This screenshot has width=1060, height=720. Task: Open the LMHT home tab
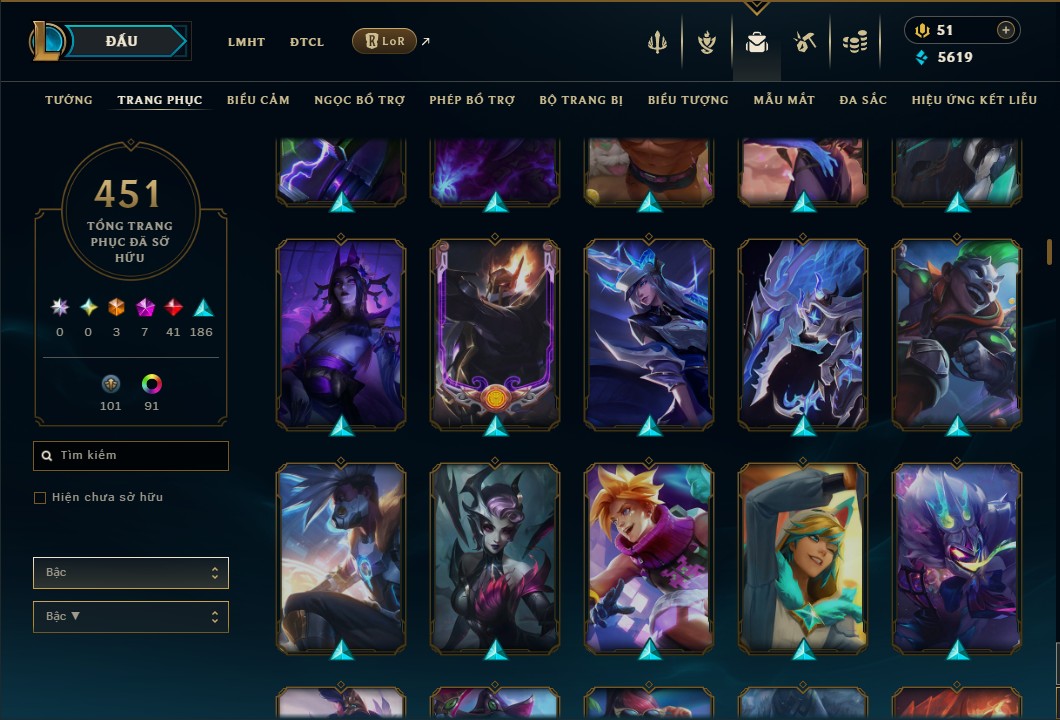coord(246,42)
